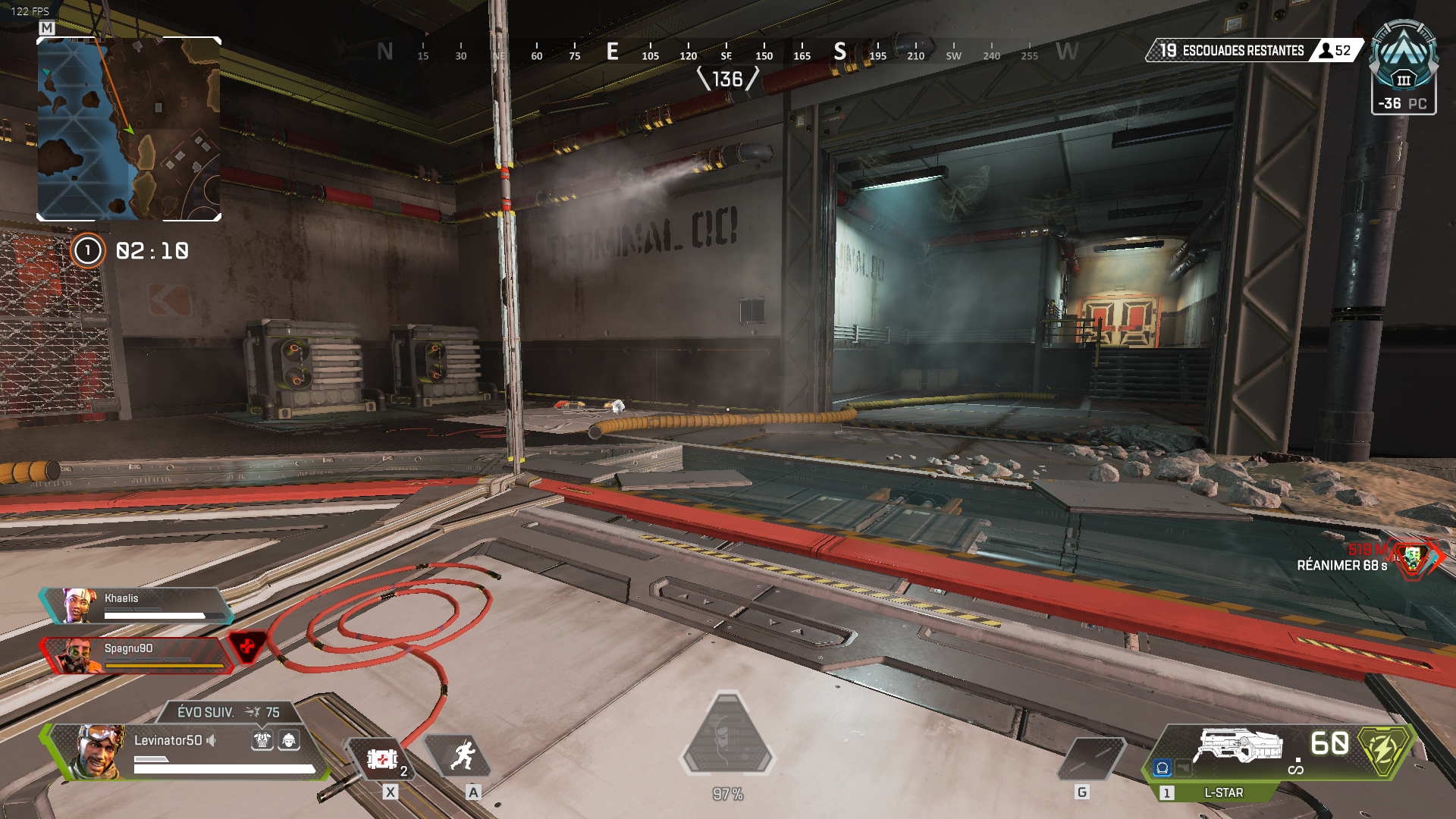The height and width of the screenshot is (819, 1456).
Task: Click the teammate respawn beacon marker
Action: (x=1412, y=558)
